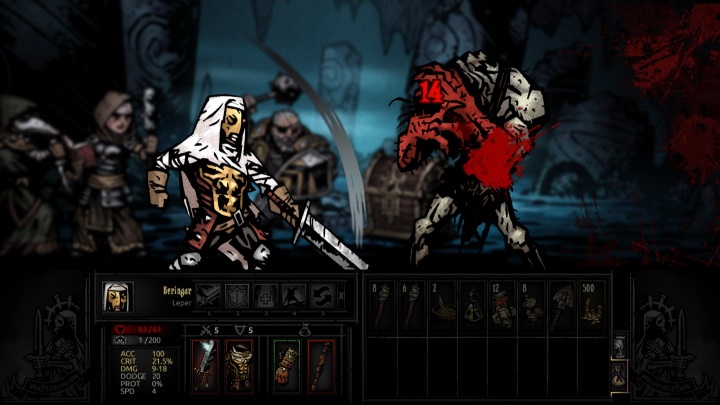
Task: Click the swap position arrows skill
Action: tap(321, 295)
